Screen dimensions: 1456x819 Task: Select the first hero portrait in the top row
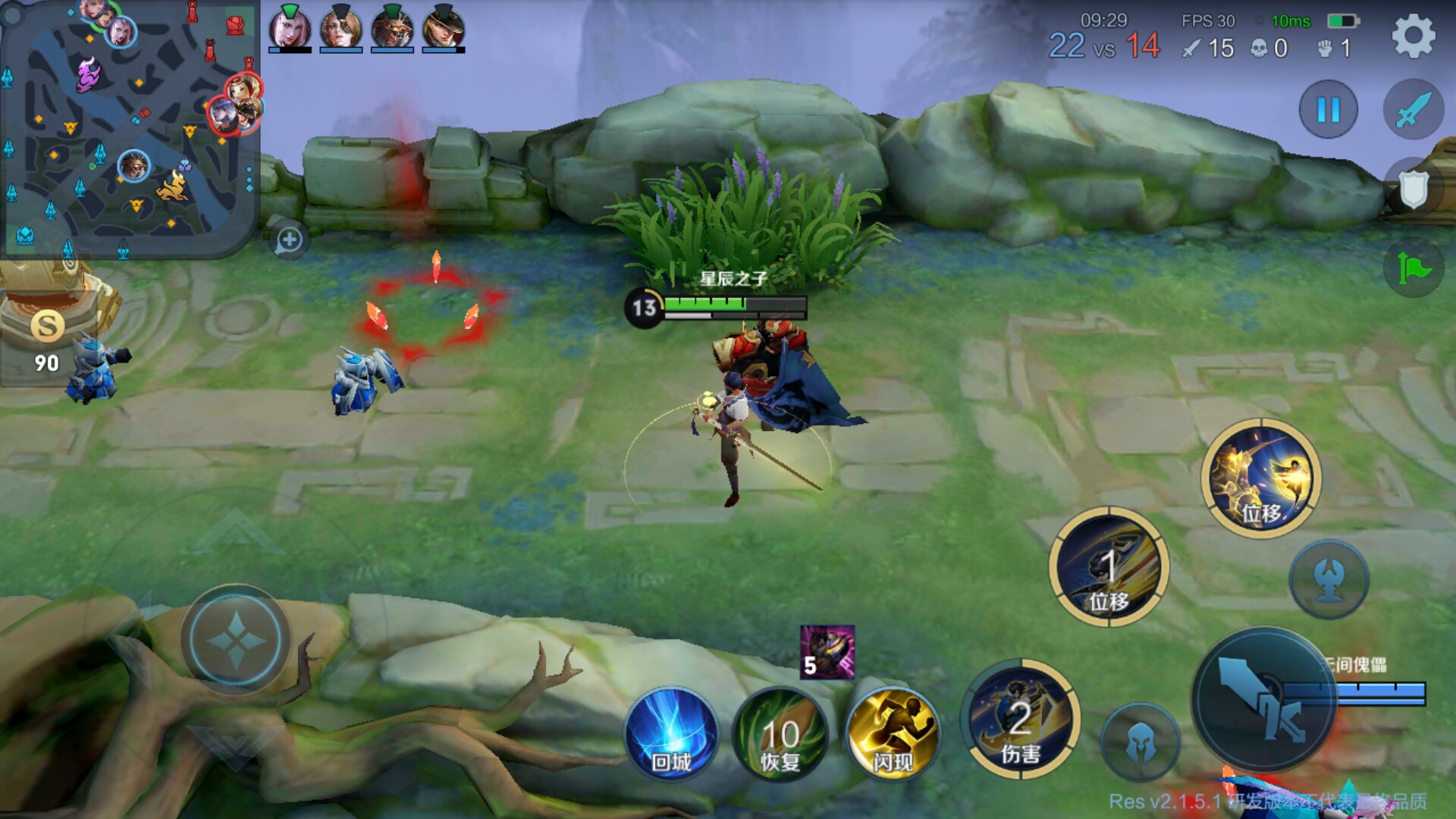290,29
